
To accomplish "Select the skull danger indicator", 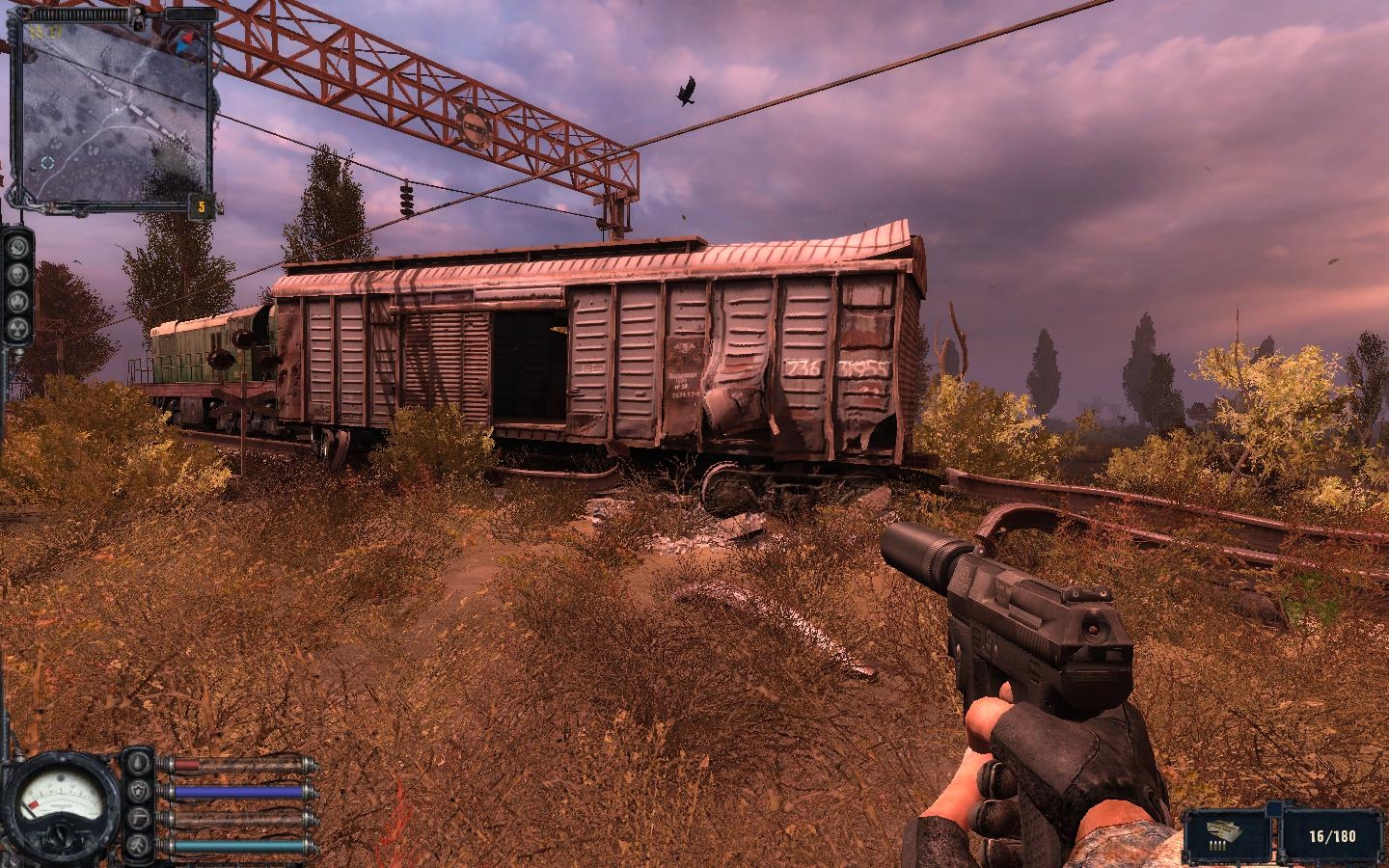I will coord(17,275).
